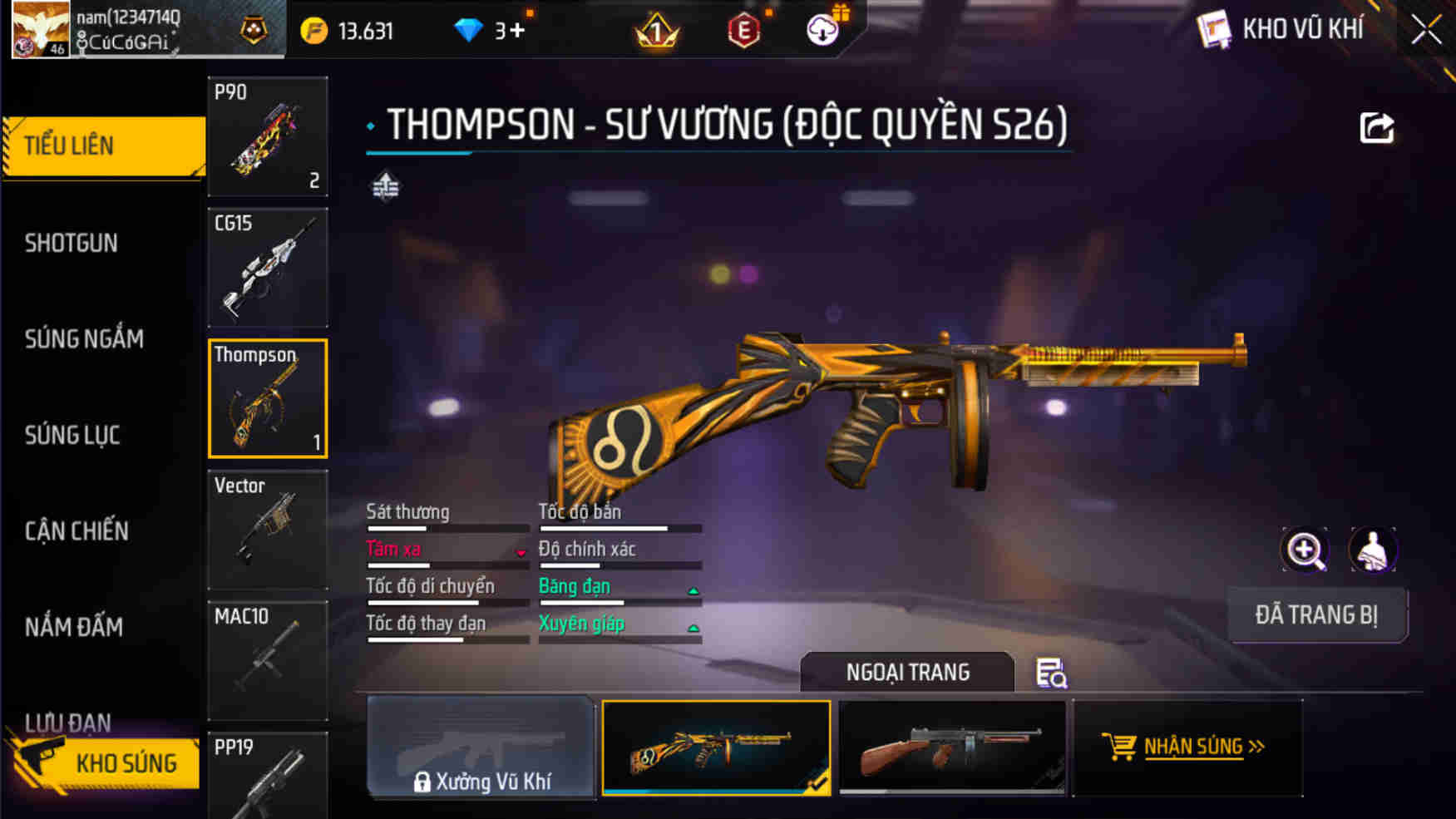The height and width of the screenshot is (819, 1456).
Task: Switch to the SHOTGUN category tab
Action: tap(72, 242)
